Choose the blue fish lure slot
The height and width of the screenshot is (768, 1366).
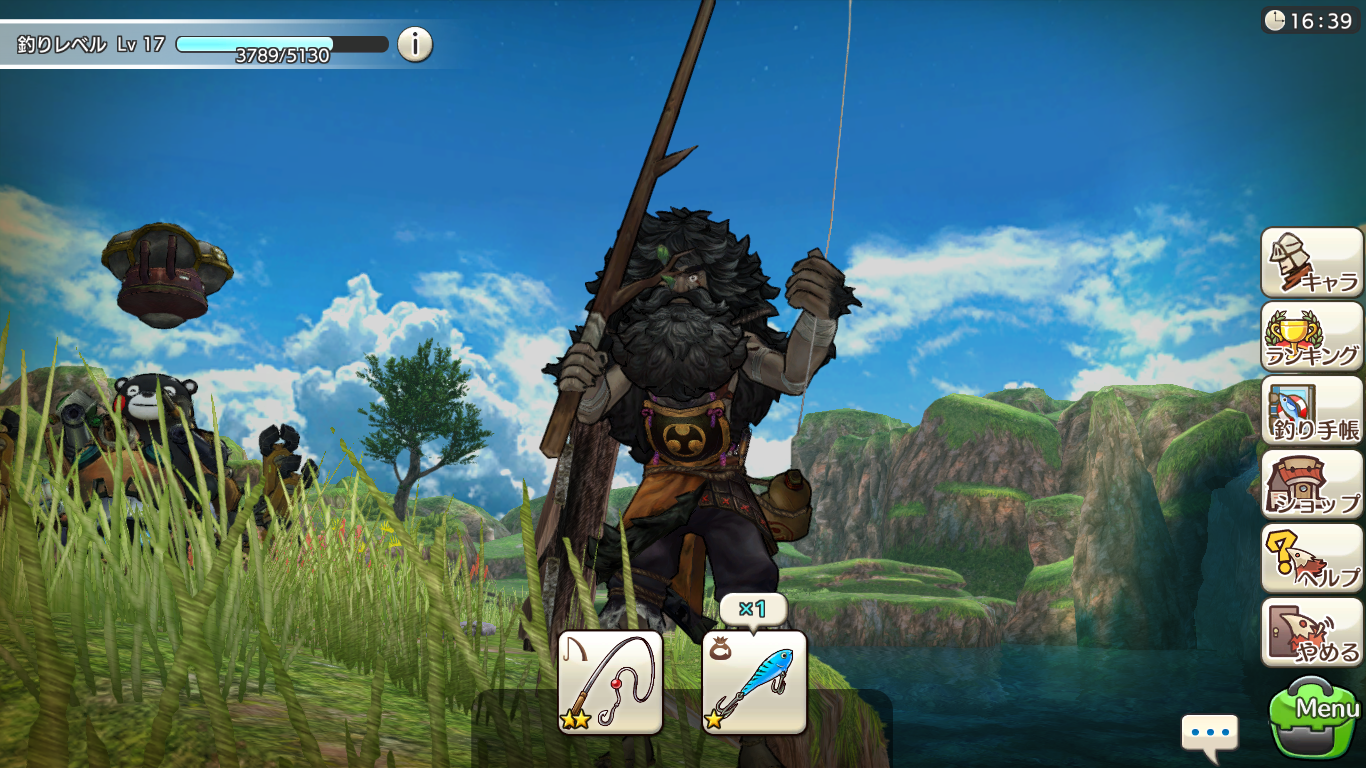pyautogui.click(x=754, y=682)
